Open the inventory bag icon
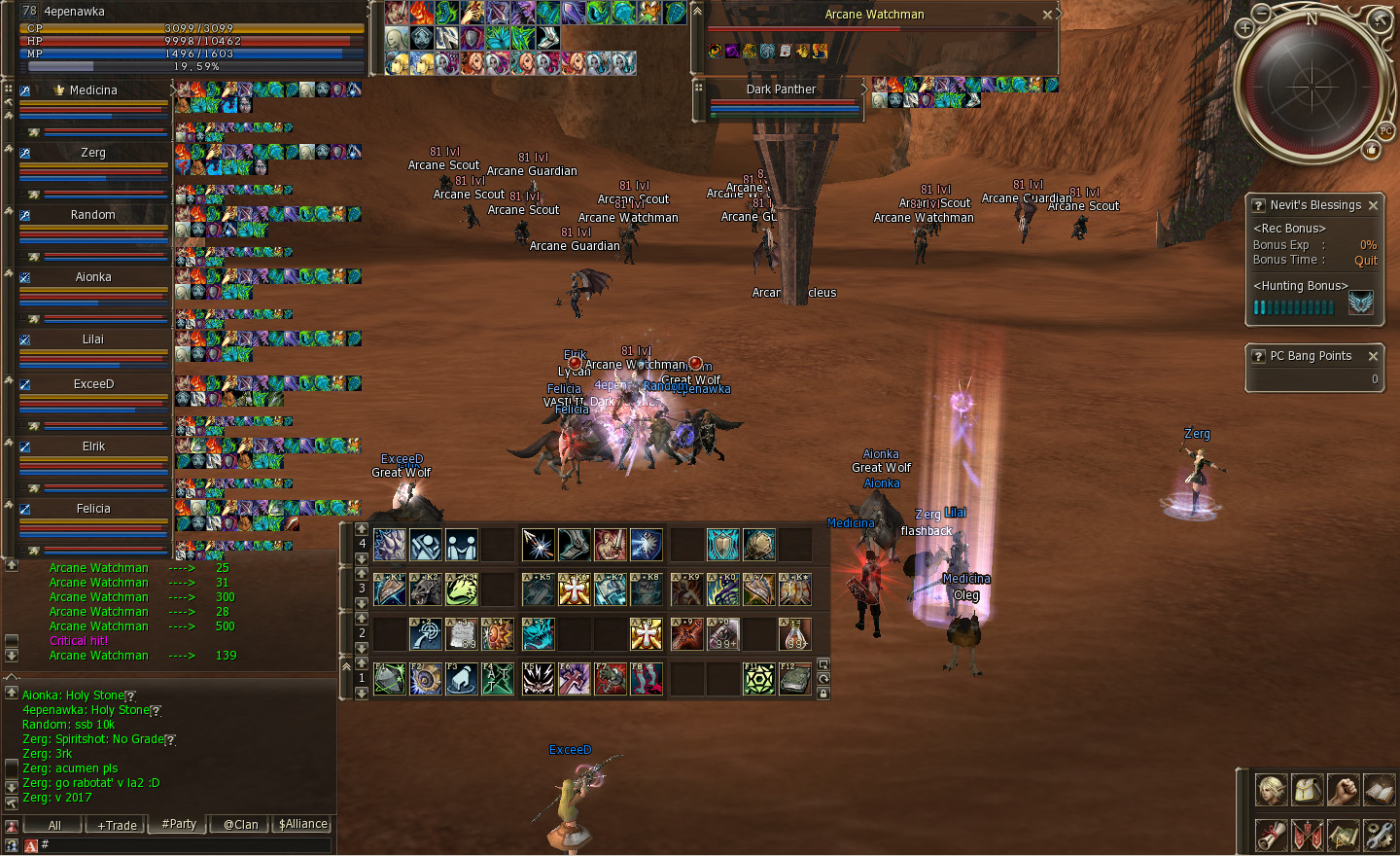1400x857 pixels. click(1307, 790)
